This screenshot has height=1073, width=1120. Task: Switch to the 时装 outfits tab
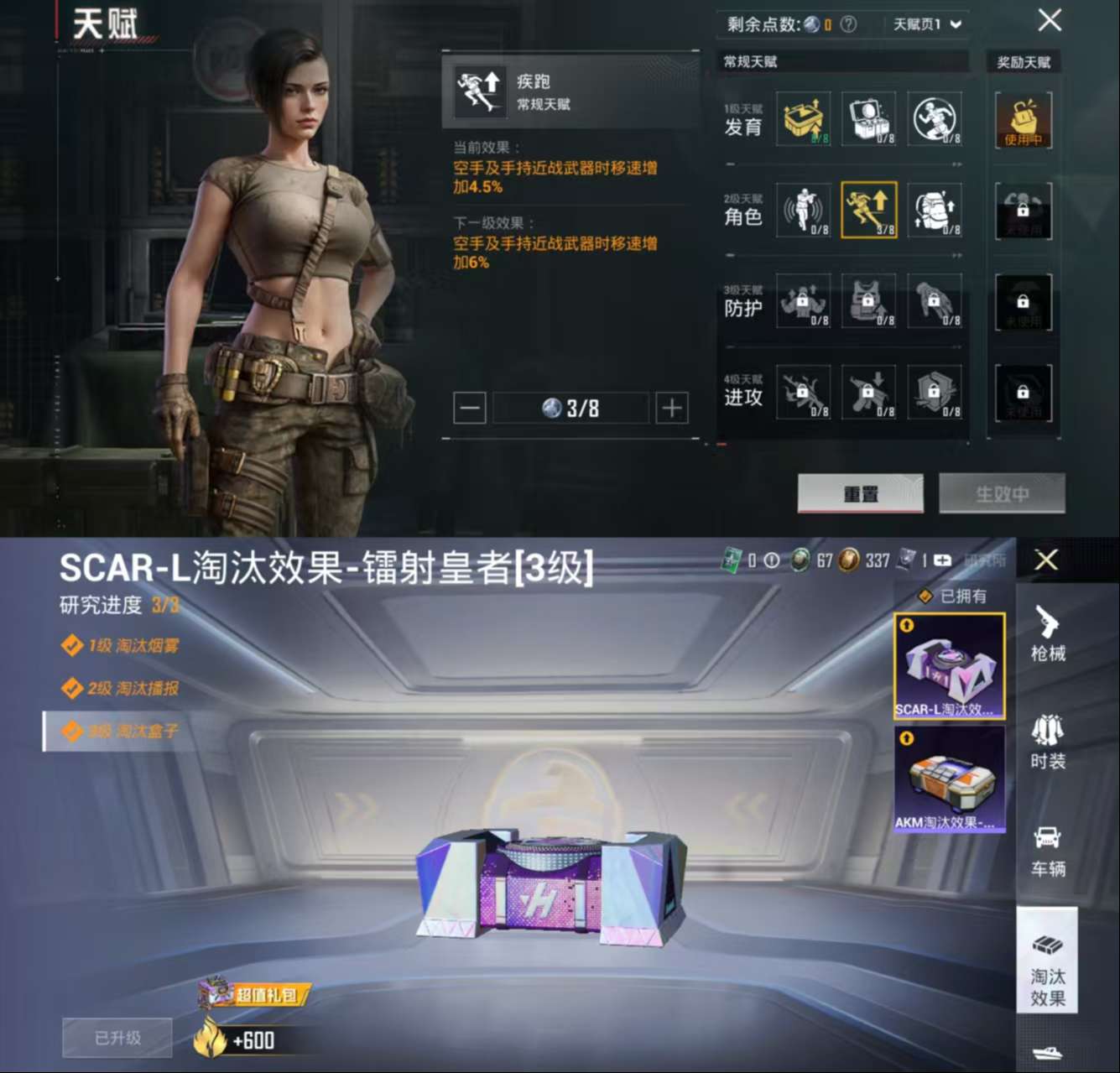pyautogui.click(x=1047, y=742)
